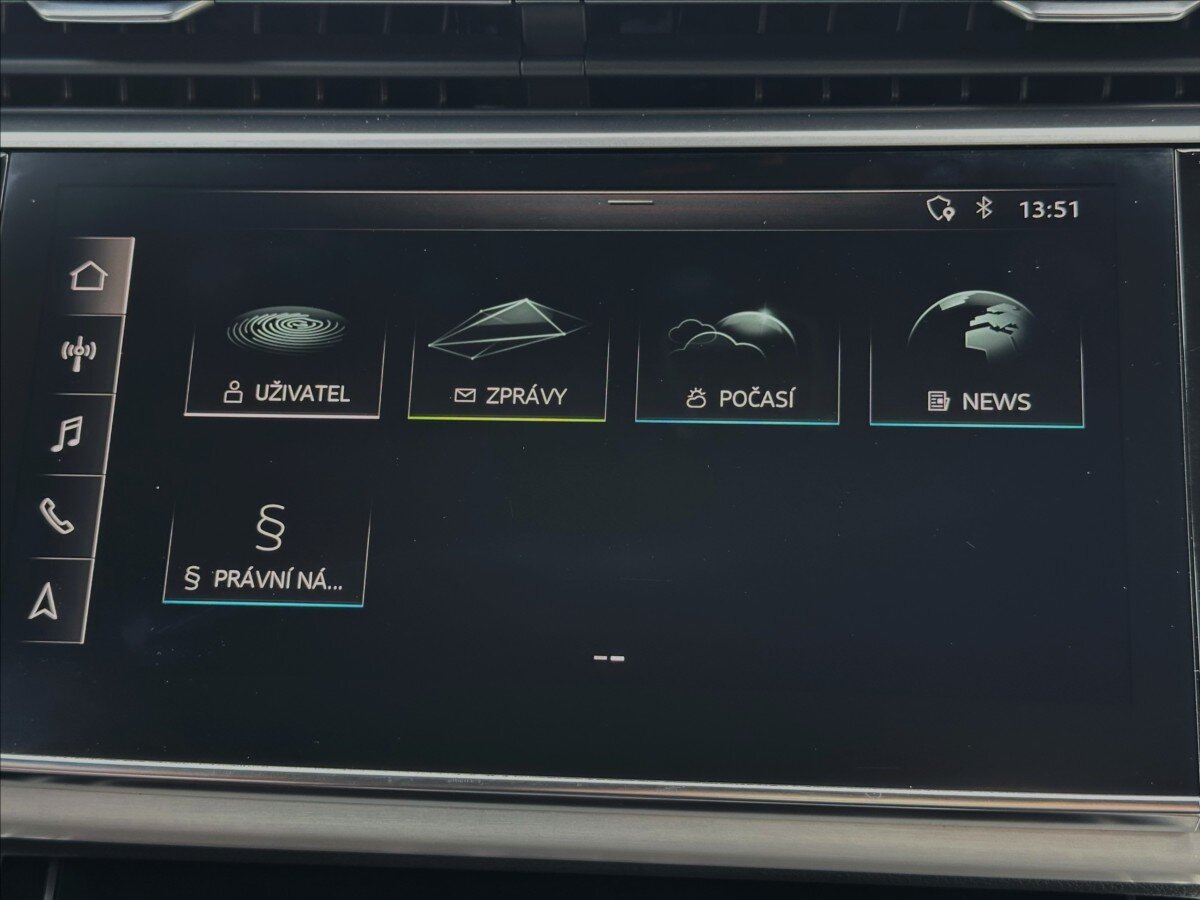Open the radio antenna sidebar icon
Viewport: 1200px width, 900px height.
[x=79, y=353]
